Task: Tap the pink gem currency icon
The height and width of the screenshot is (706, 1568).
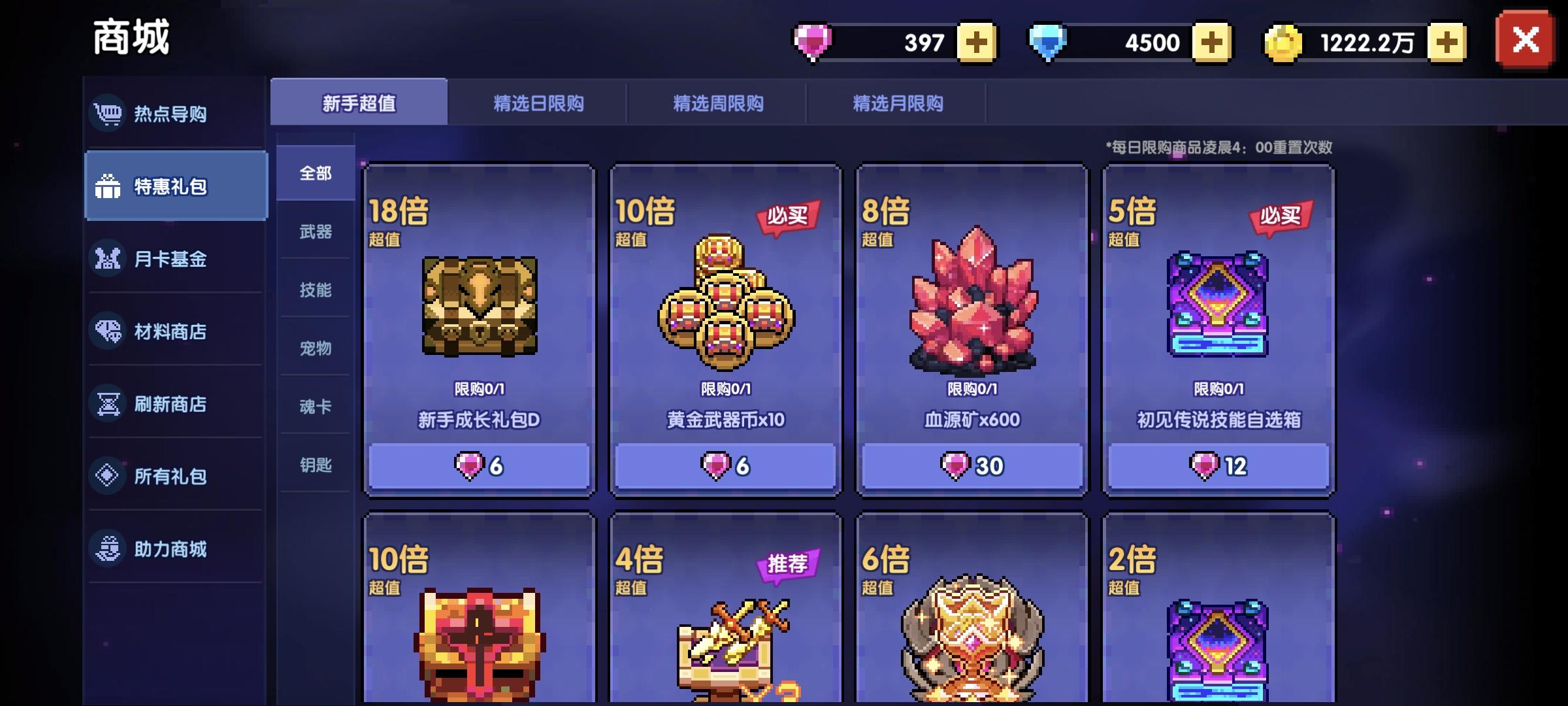Action: tap(812, 41)
